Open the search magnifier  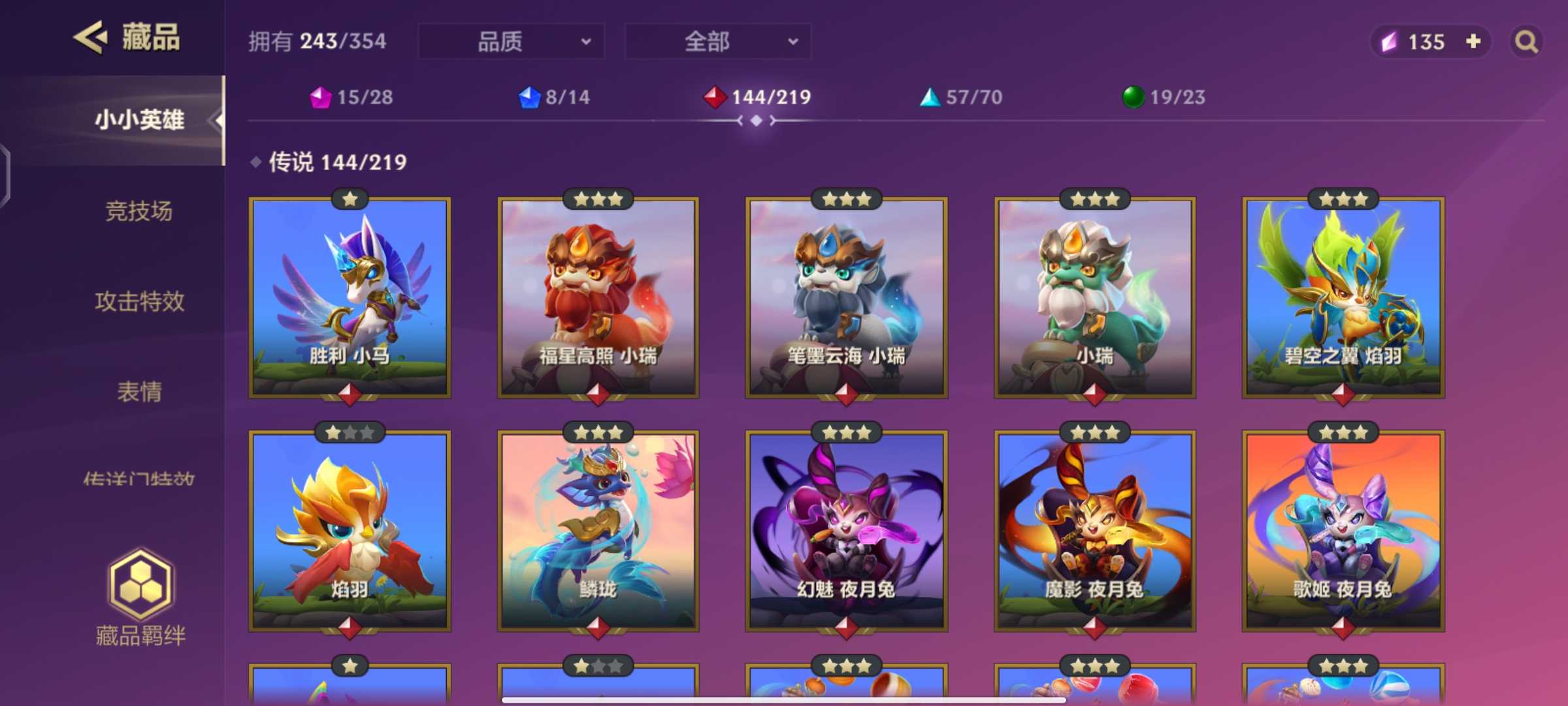1525,41
